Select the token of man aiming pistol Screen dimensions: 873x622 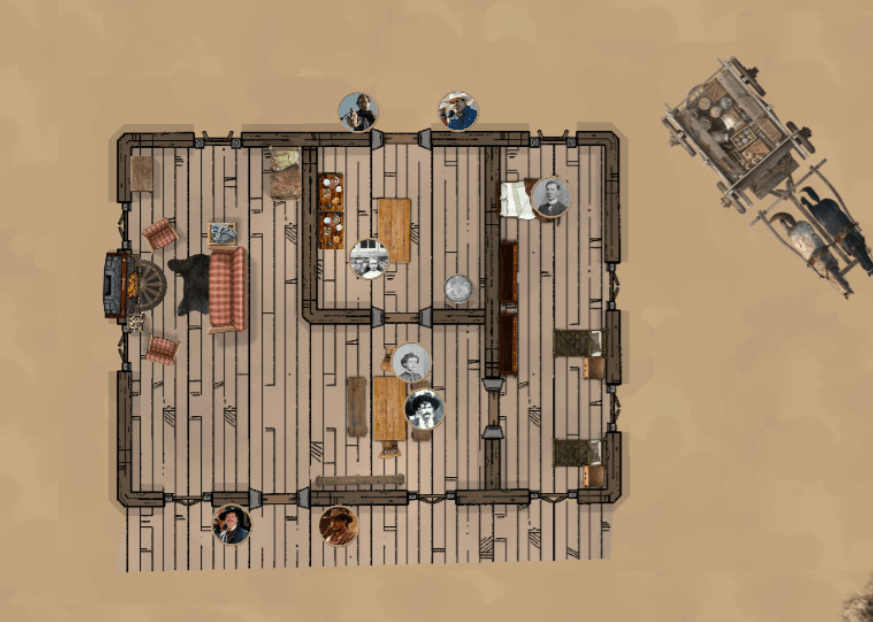[358, 112]
